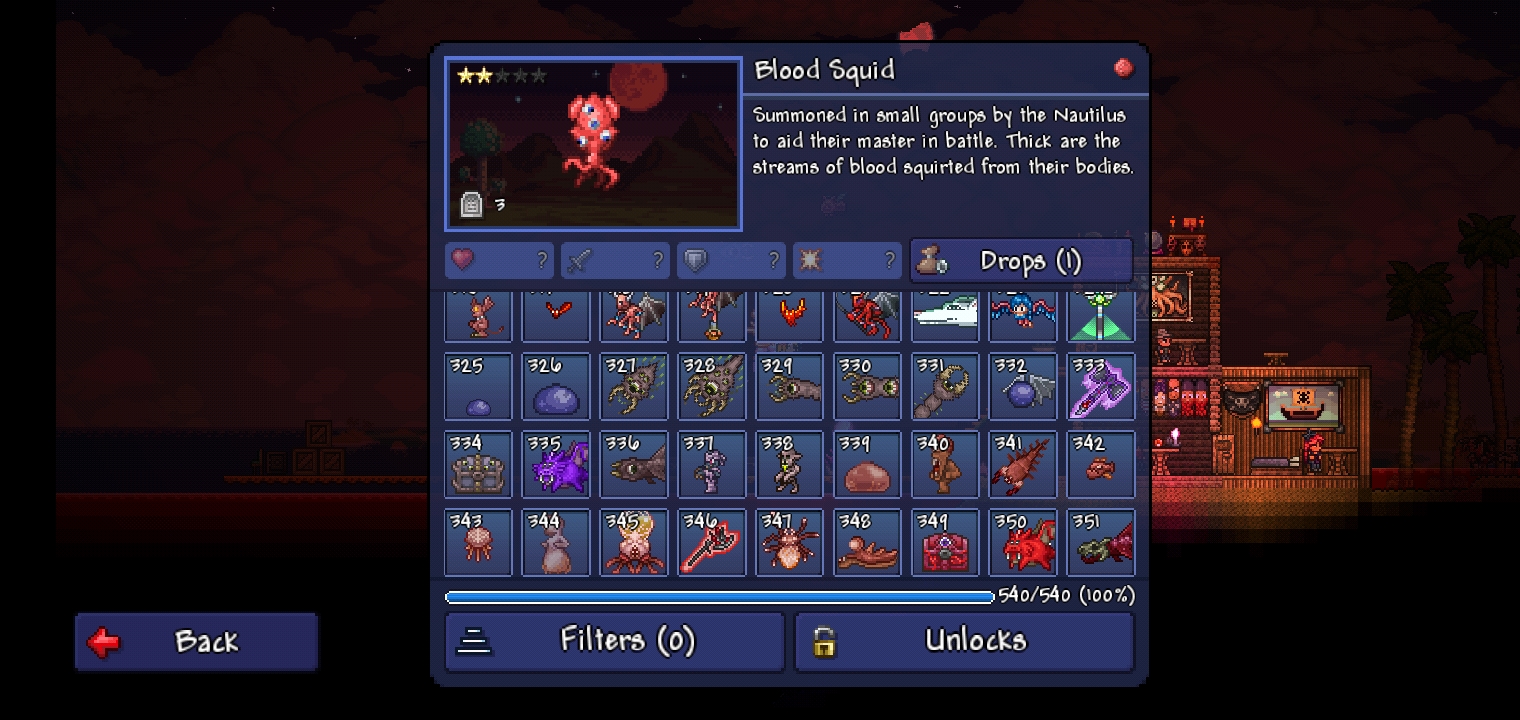This screenshot has height=720, width=1520.
Task: View bestiary entry 350
Action: pos(1023,542)
